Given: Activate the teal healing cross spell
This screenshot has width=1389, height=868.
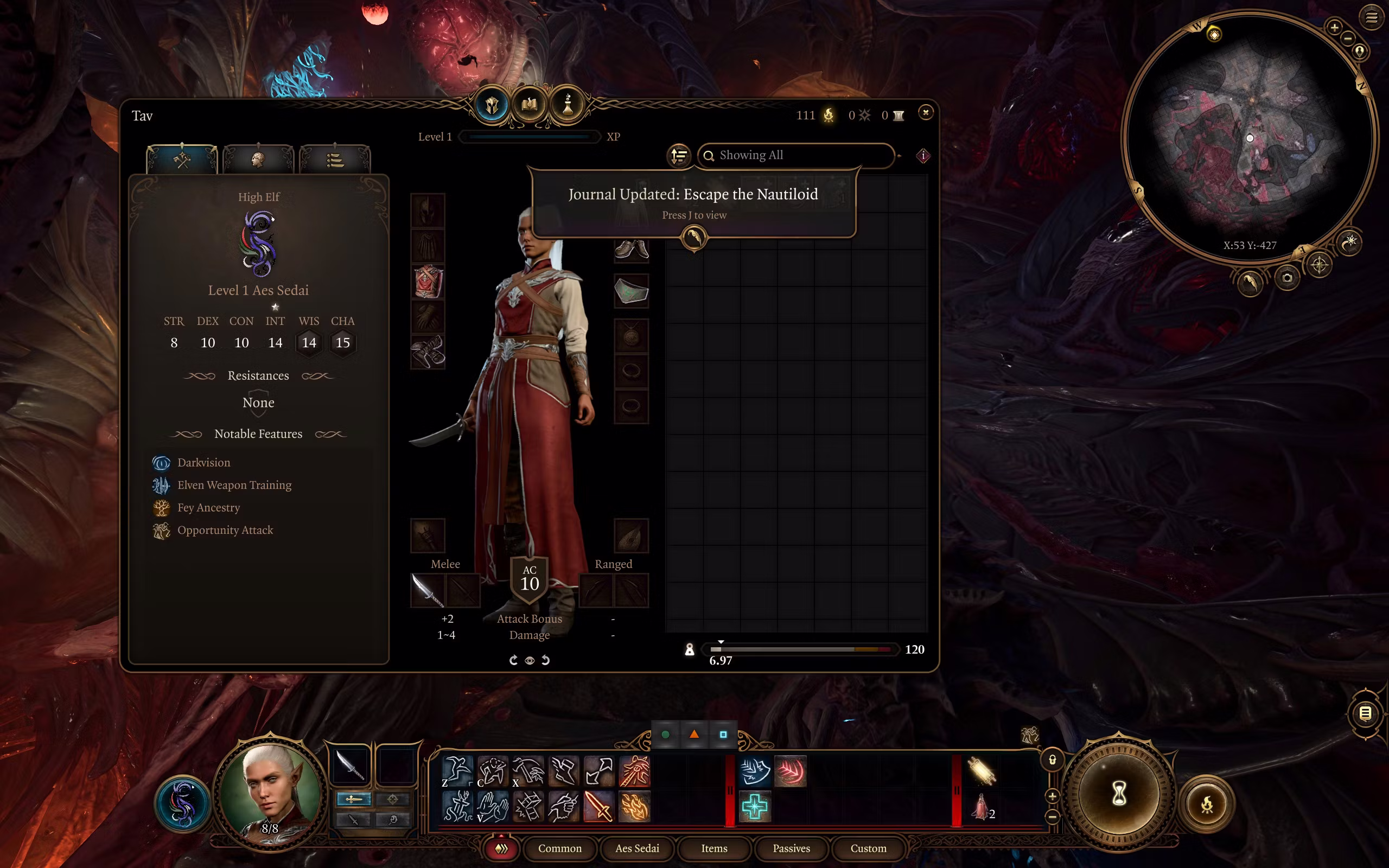Looking at the screenshot, I should [x=754, y=807].
